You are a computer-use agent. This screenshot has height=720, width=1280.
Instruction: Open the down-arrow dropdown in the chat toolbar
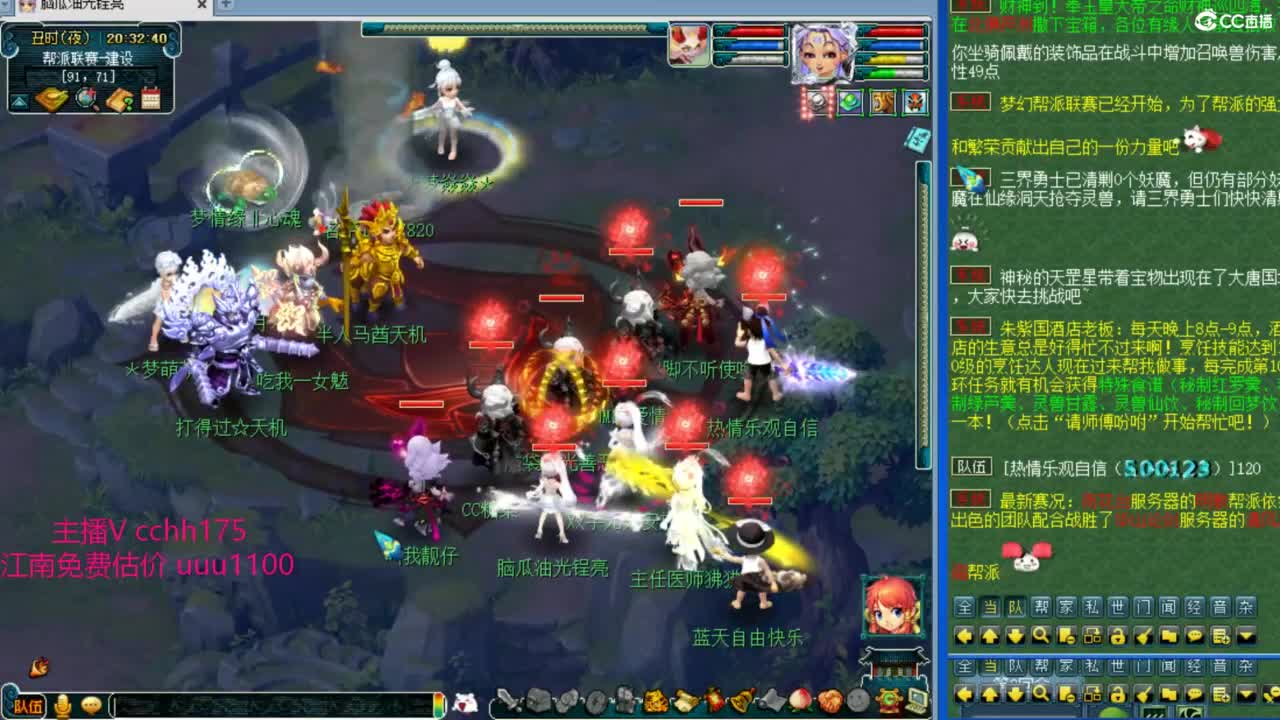point(1244,636)
